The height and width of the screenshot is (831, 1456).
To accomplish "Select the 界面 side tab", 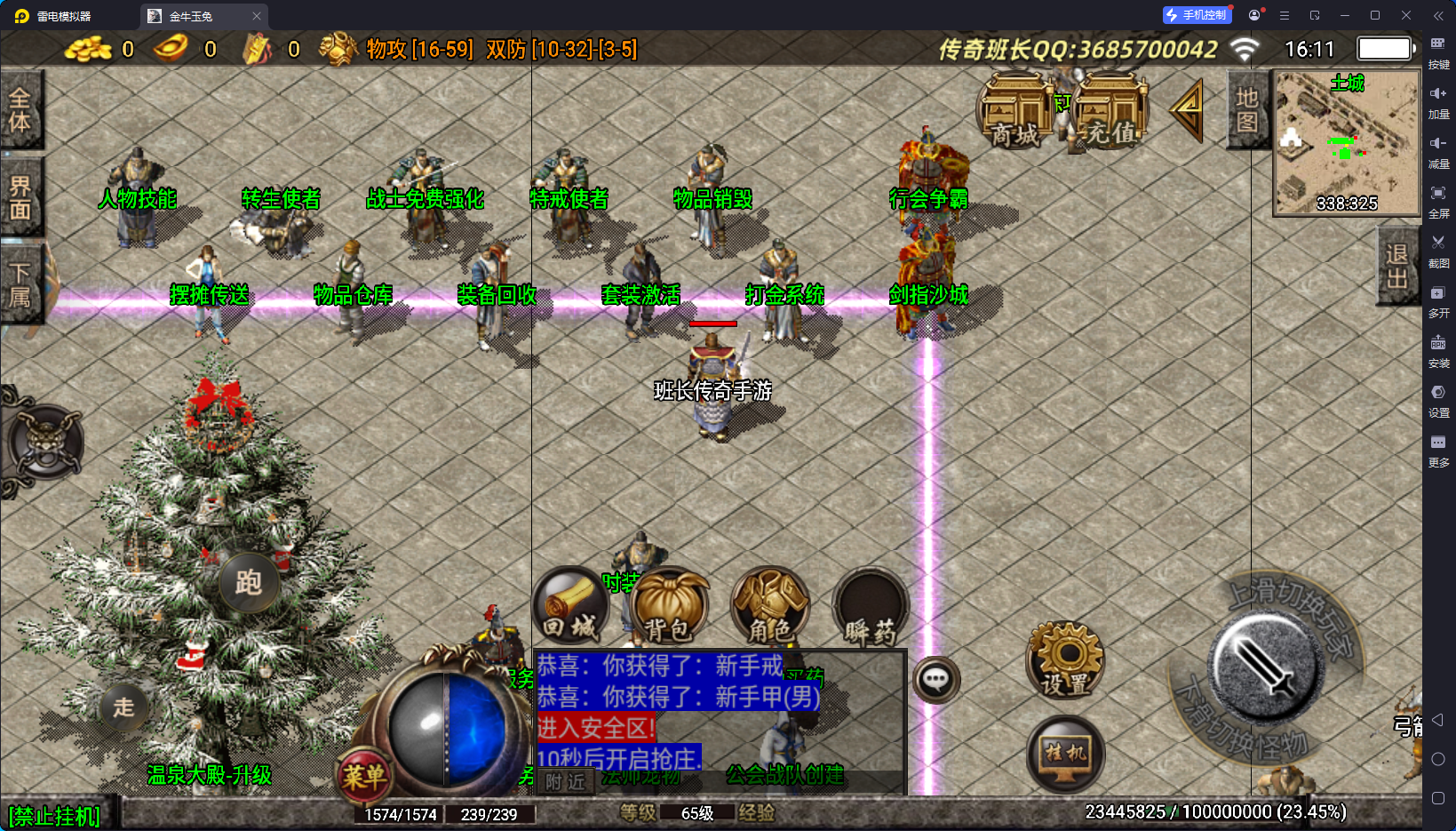I will 20,197.
